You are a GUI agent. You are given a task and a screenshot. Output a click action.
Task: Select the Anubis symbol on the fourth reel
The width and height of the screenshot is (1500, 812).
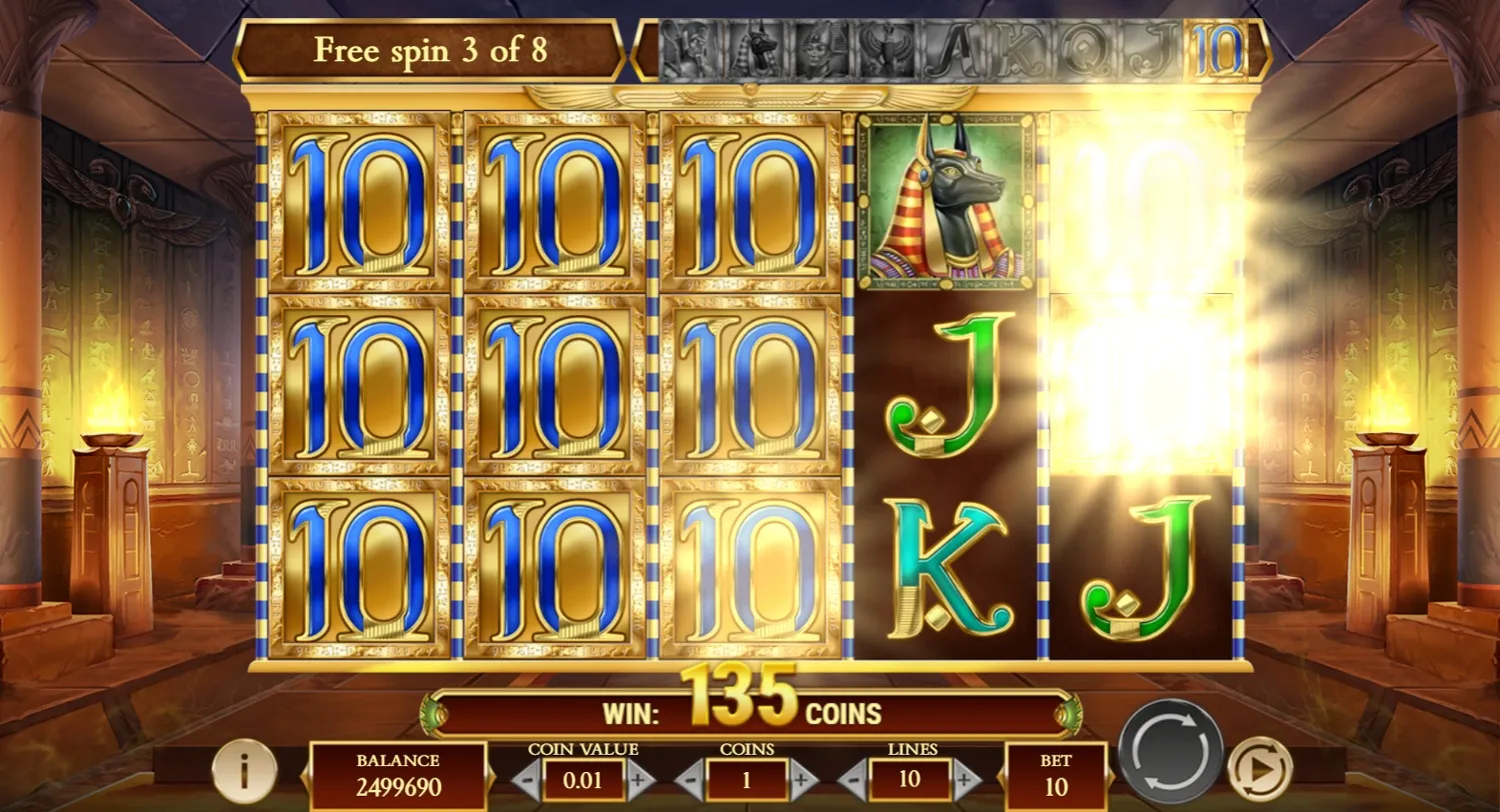click(x=948, y=205)
